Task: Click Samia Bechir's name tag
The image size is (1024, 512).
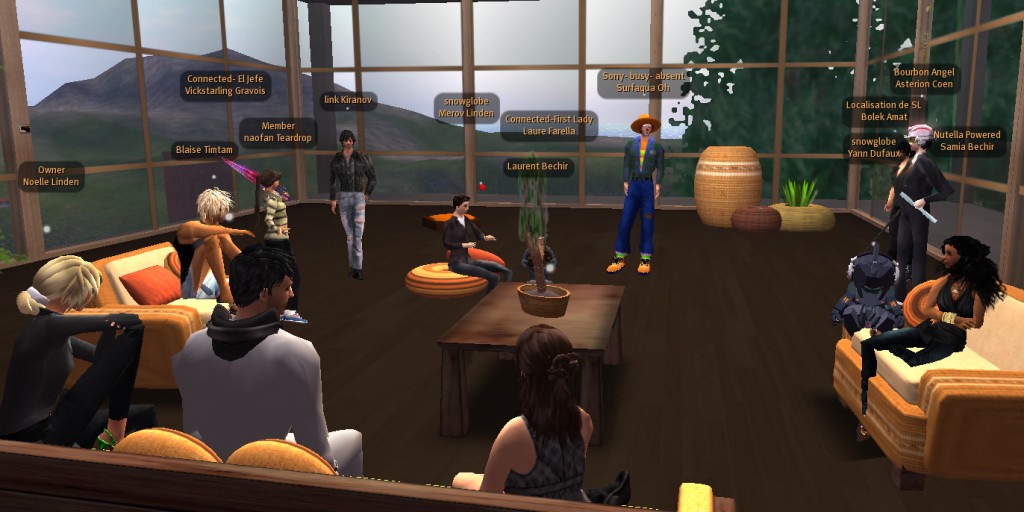Action: (966, 141)
